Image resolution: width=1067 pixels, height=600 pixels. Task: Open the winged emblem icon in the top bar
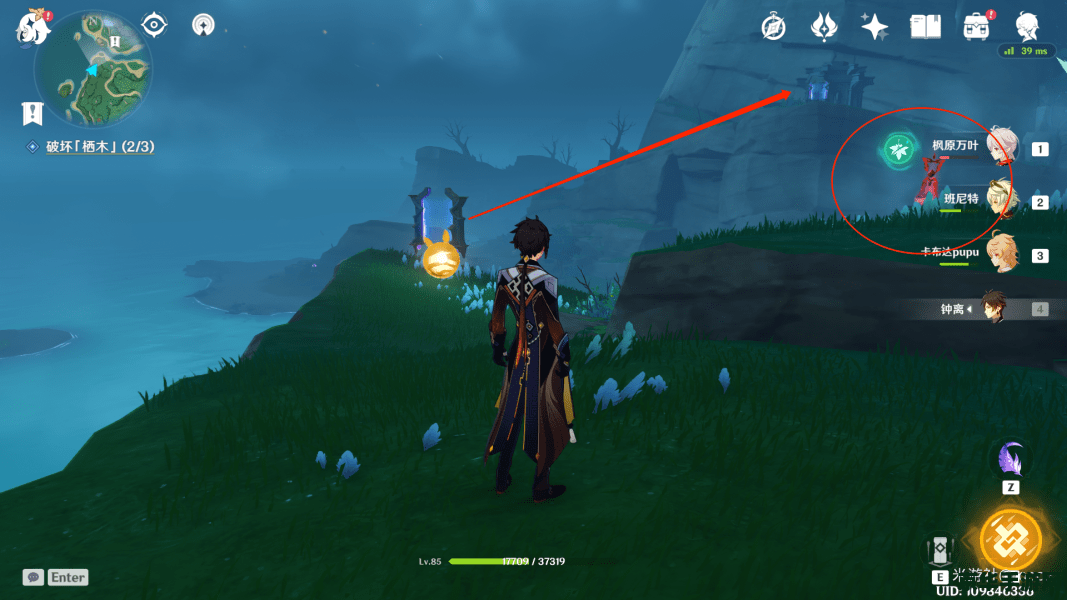824,27
